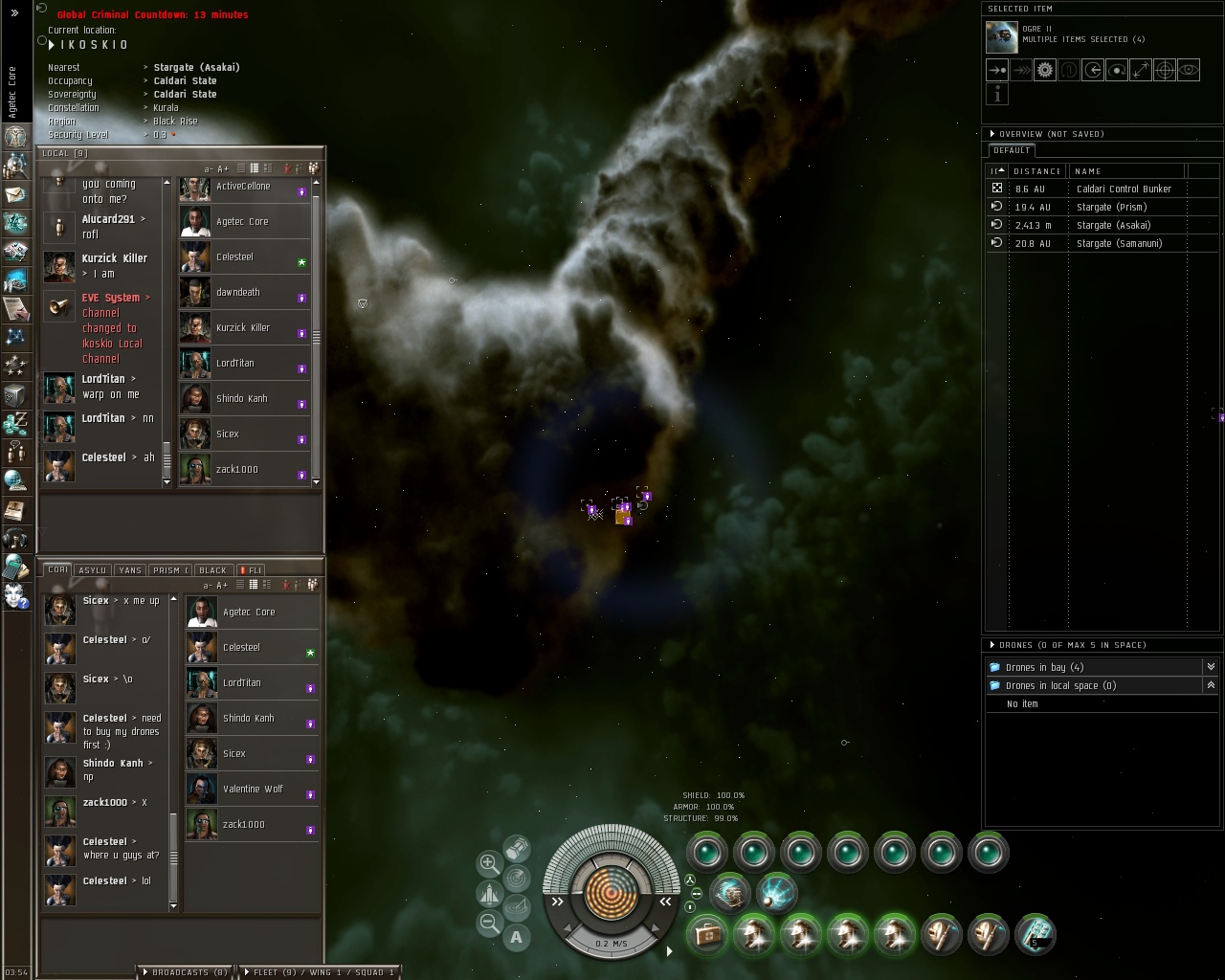Open the Broadcasts (0) panel
1225x980 pixels.
click(186, 972)
